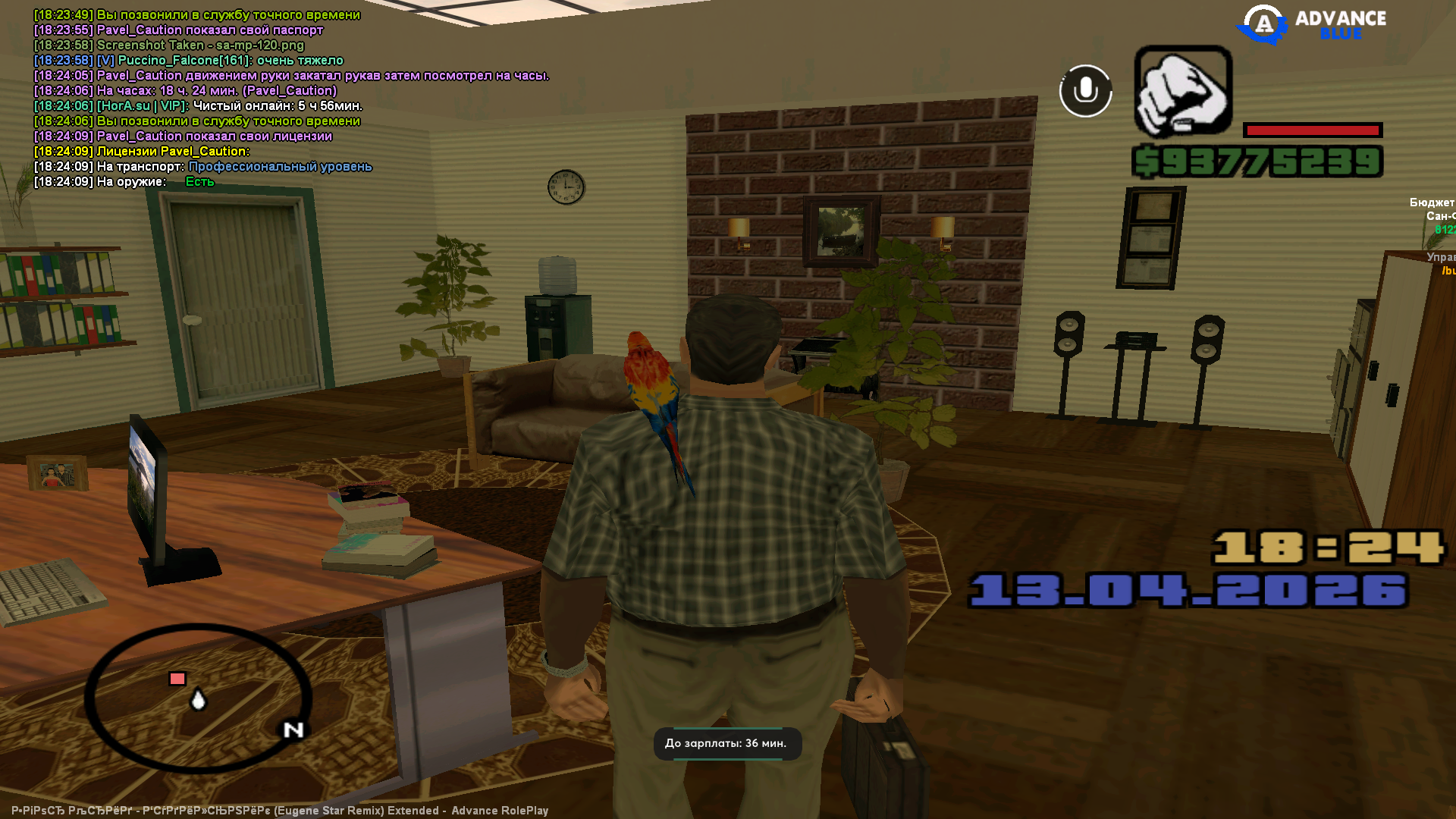Open the circular radar minimap
The width and height of the screenshot is (1456, 819).
[x=198, y=698]
